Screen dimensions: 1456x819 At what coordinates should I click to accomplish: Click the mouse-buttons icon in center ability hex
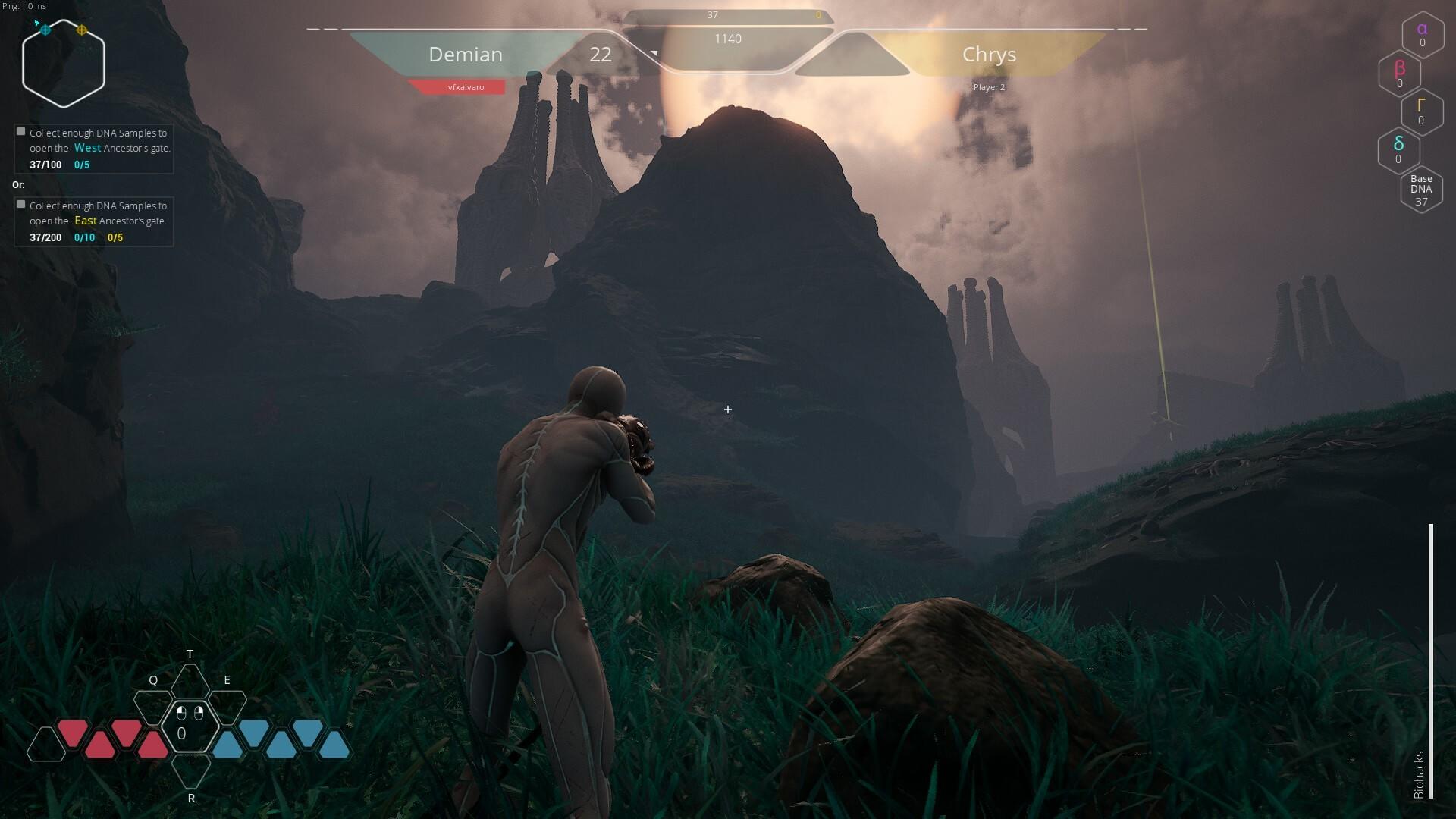point(190,713)
